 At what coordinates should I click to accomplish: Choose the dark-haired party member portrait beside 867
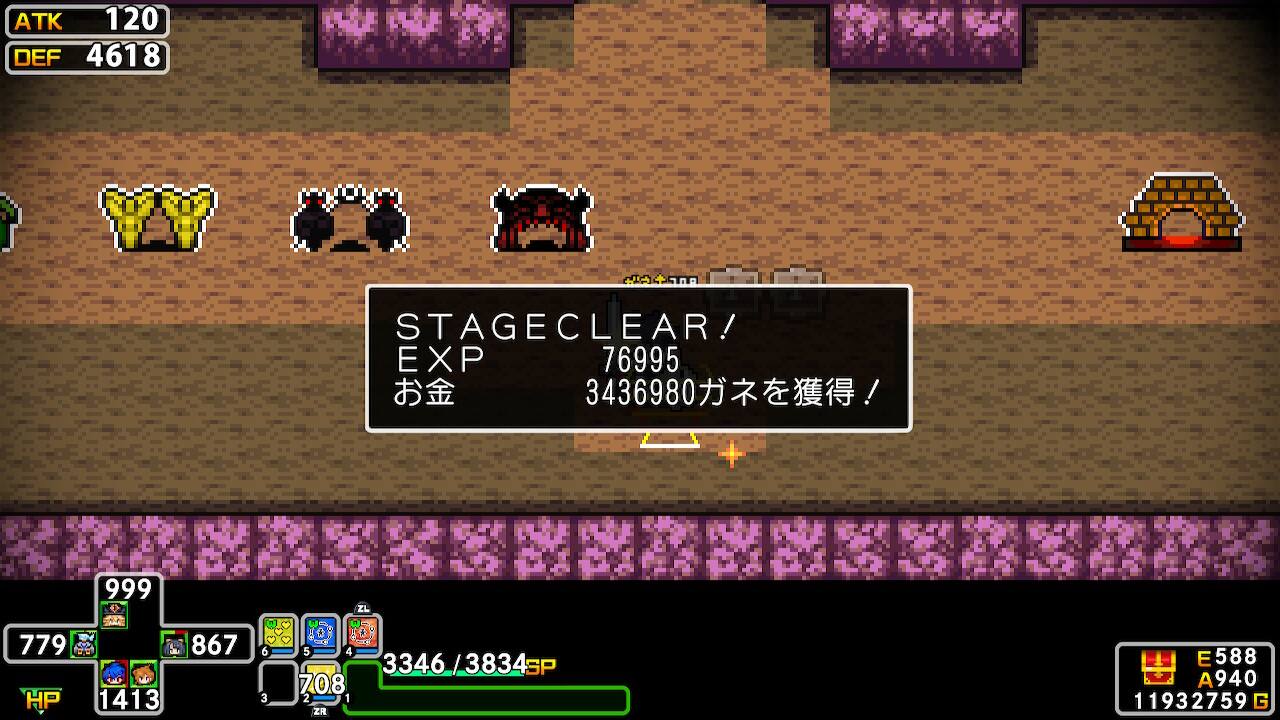click(x=175, y=645)
